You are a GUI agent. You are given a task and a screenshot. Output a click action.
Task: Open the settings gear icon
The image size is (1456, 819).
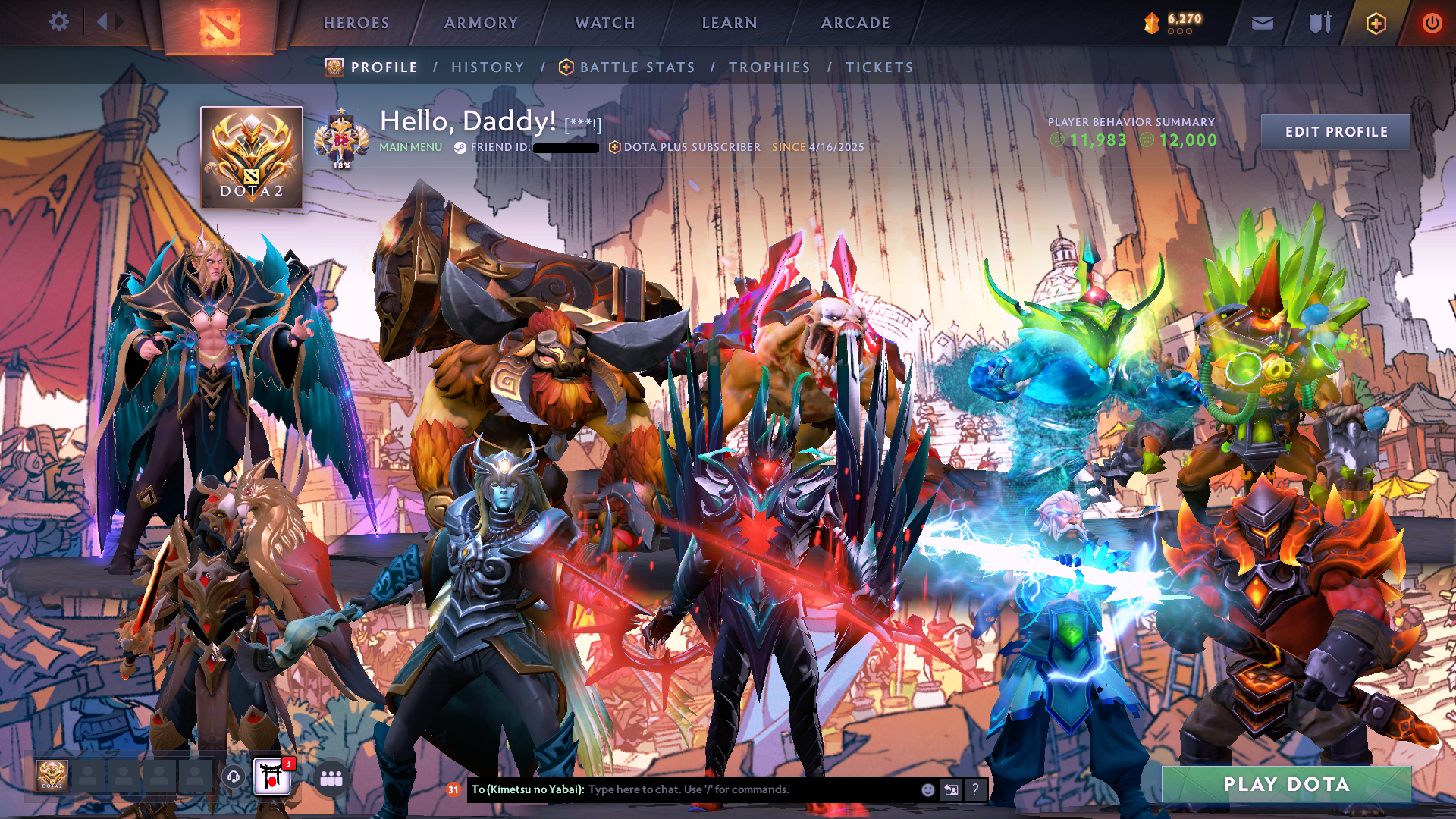point(58,22)
